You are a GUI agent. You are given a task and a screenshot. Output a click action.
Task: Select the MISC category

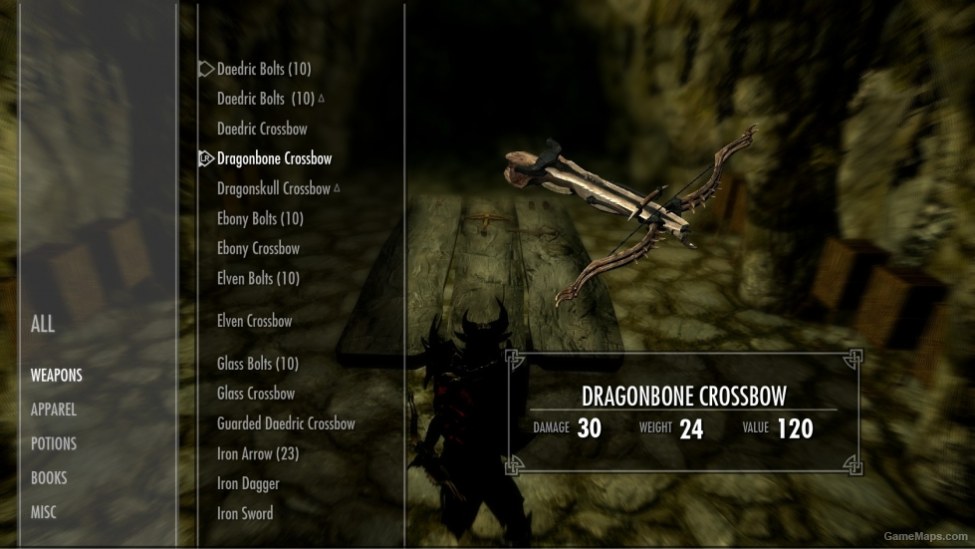(44, 512)
